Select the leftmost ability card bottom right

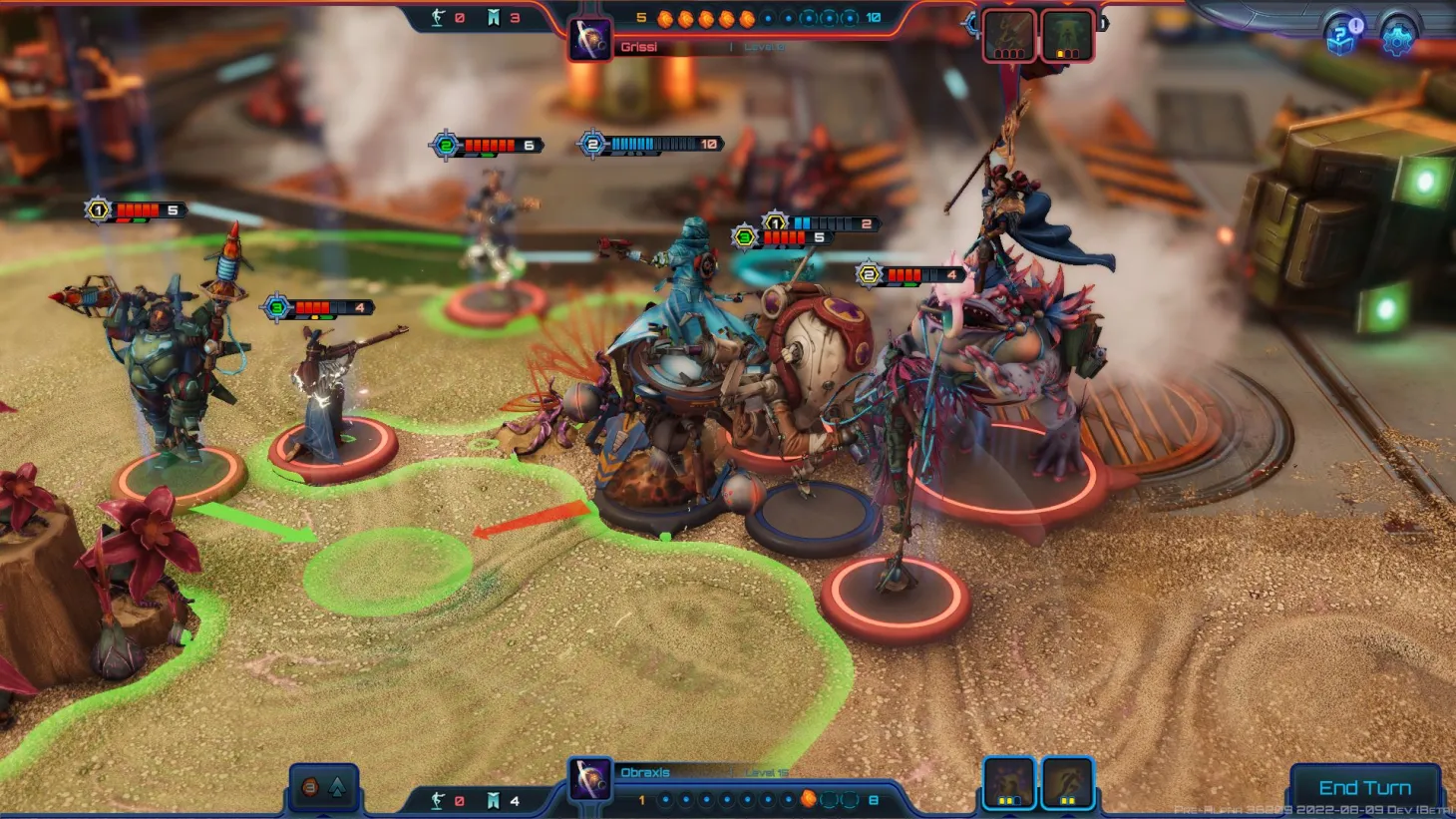point(1010,784)
